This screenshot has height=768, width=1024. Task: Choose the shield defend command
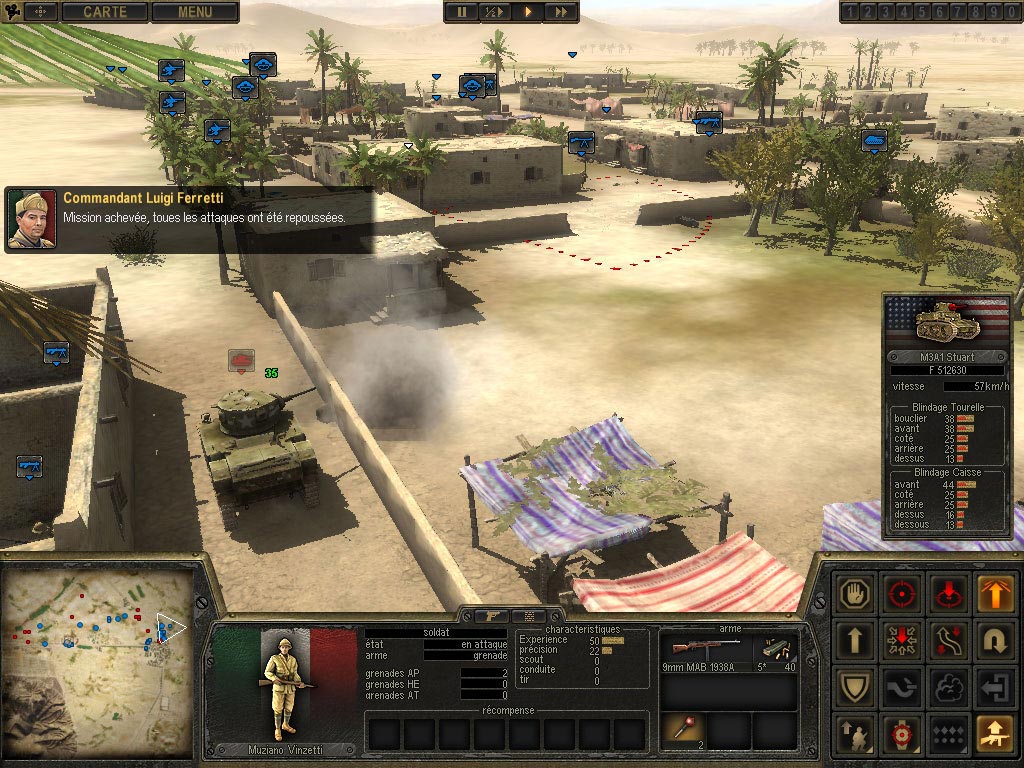pos(855,687)
